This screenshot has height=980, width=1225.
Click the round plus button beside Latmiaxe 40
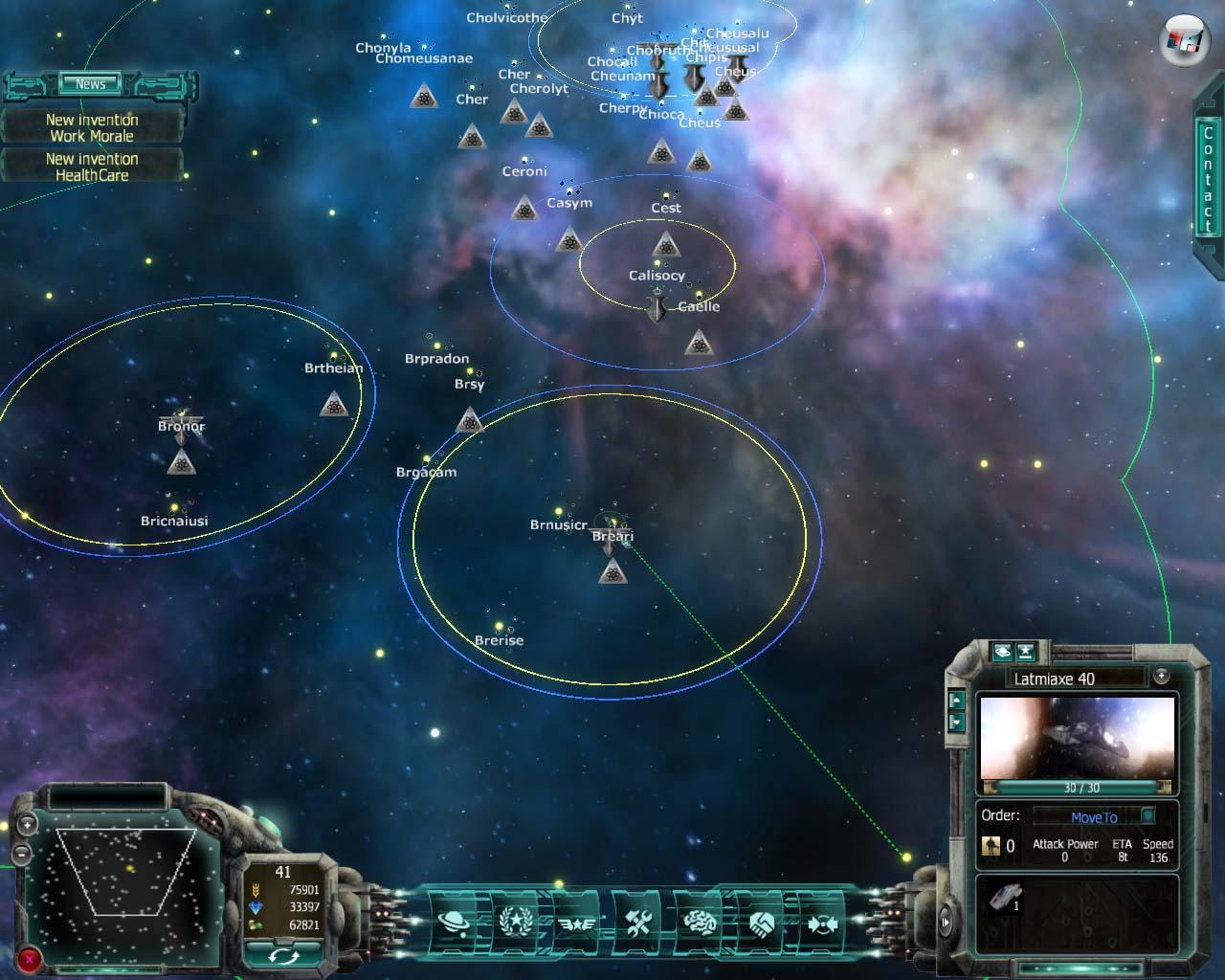click(1161, 676)
